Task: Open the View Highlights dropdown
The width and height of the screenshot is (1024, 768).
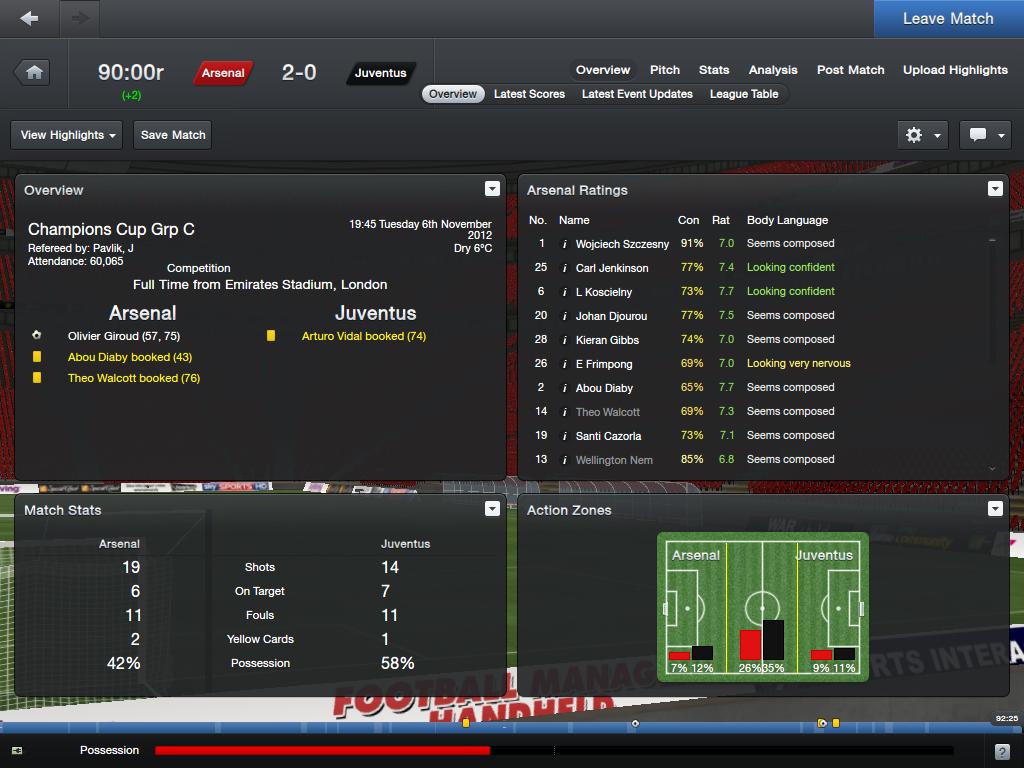Action: 69,135
